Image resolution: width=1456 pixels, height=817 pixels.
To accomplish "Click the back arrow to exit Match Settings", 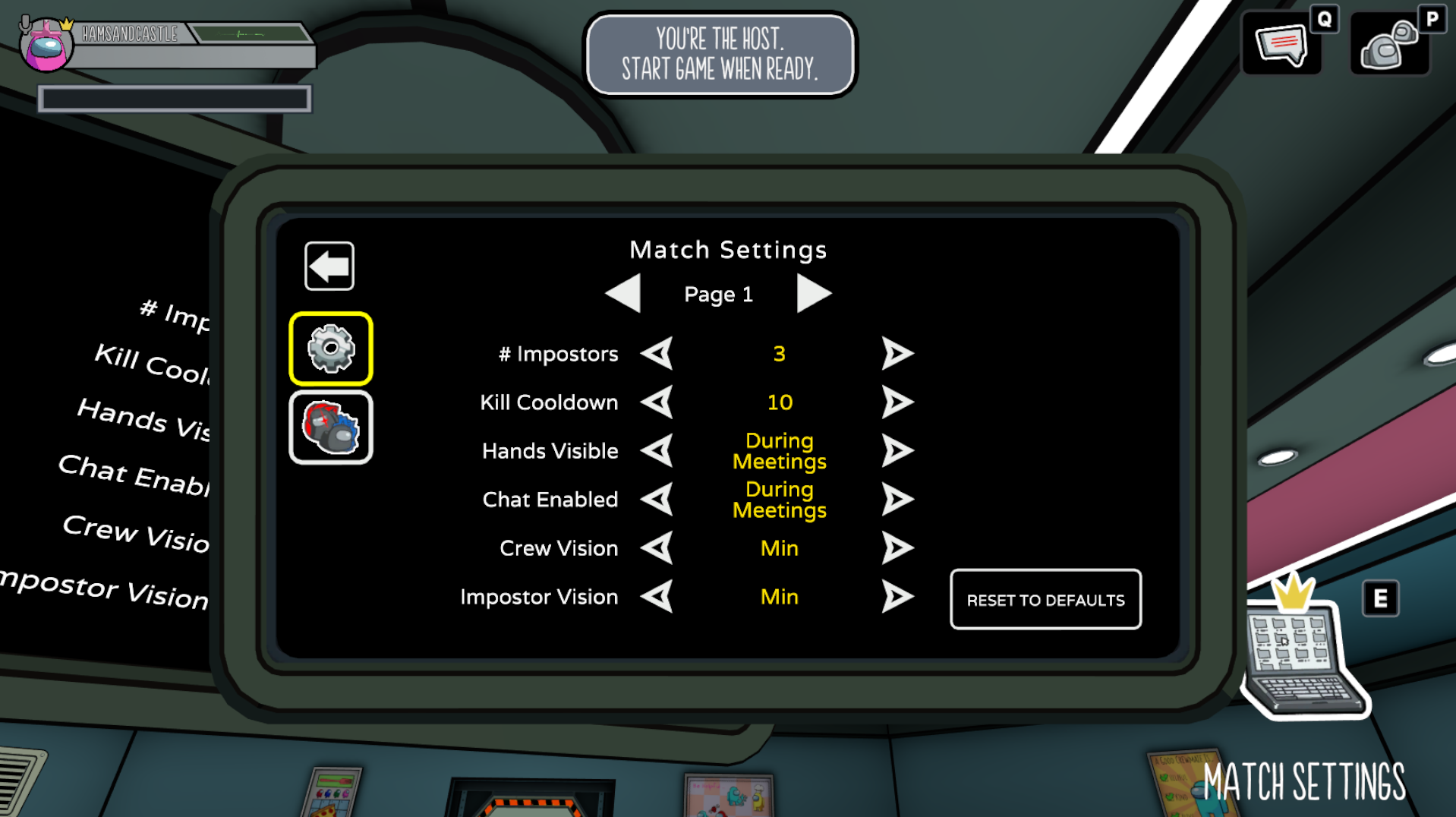I will 329,266.
